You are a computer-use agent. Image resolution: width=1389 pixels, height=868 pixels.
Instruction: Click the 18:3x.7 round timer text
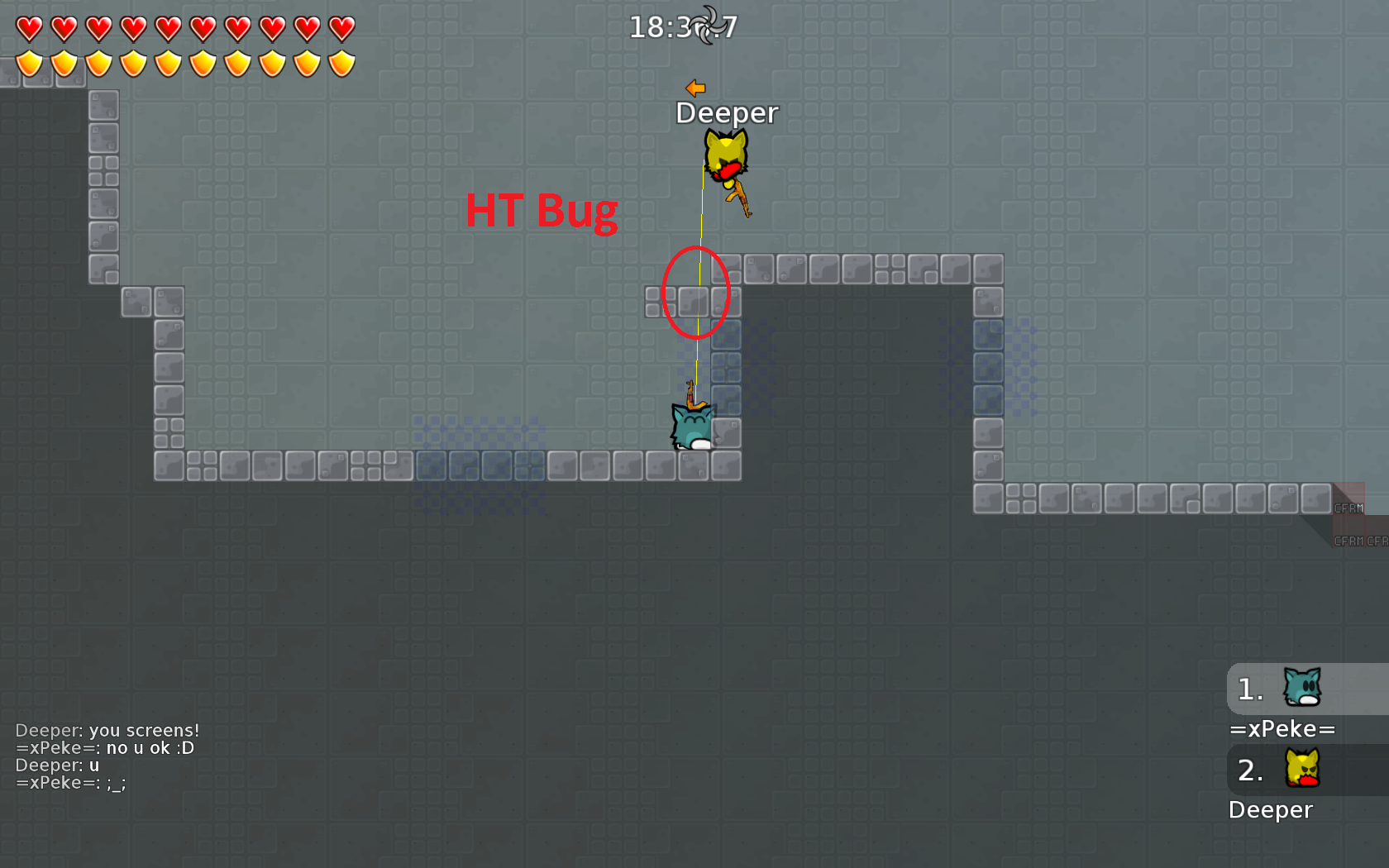pyautogui.click(x=682, y=25)
